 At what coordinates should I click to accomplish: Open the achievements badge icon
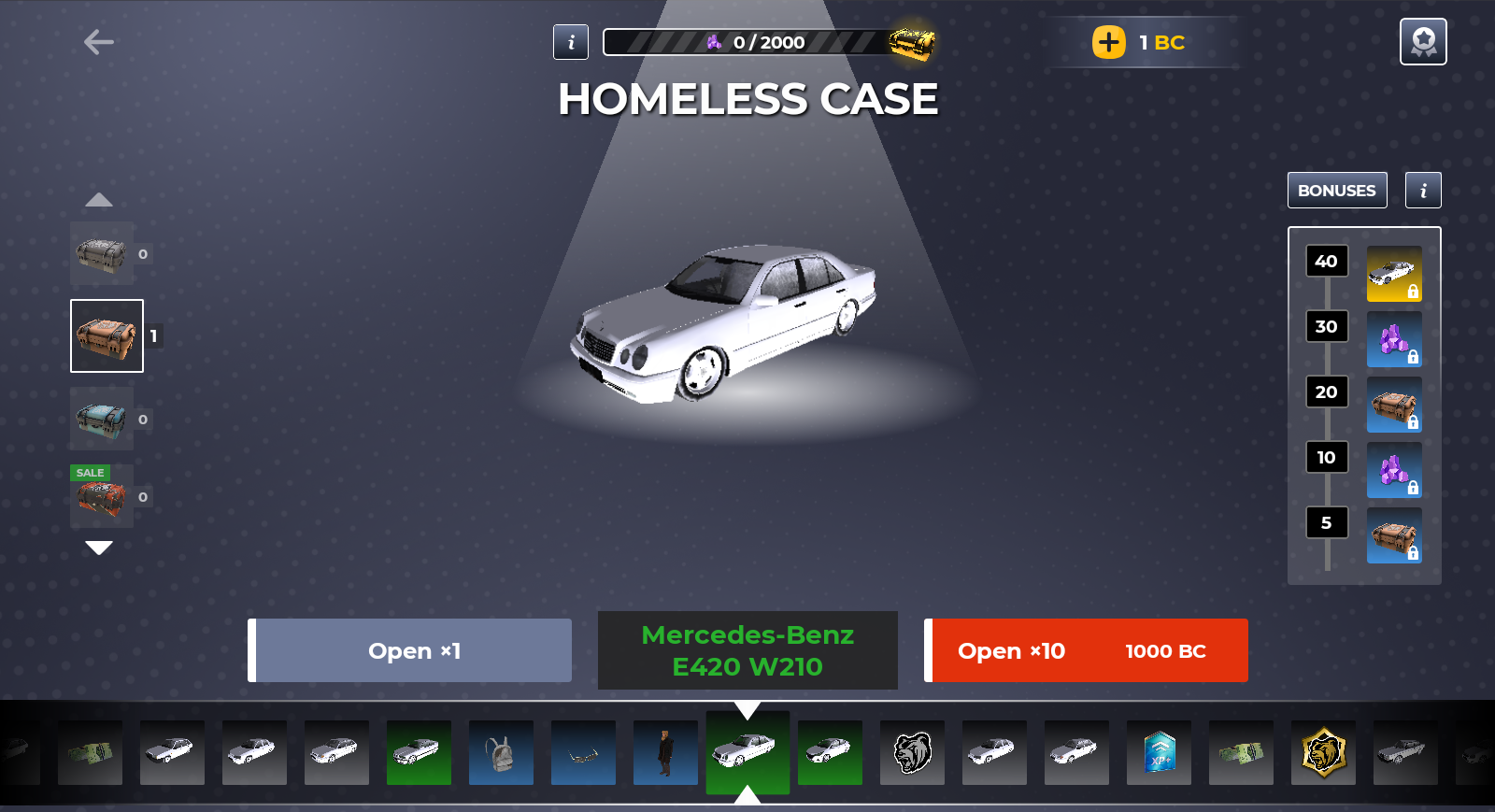(x=1423, y=42)
